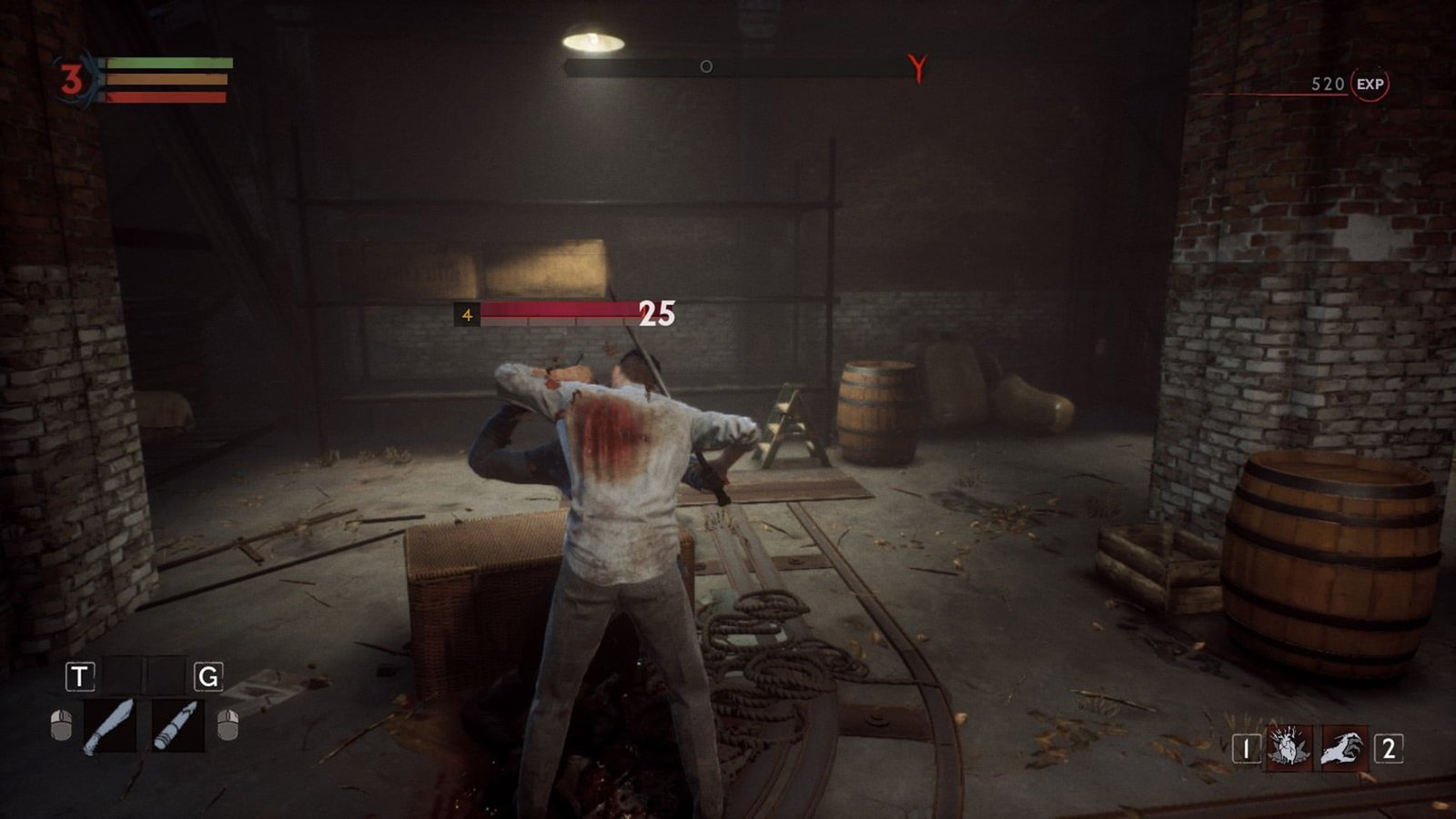1456x819 pixels.
Task: Activate the heart burst ability icon
Action: 1289,749
